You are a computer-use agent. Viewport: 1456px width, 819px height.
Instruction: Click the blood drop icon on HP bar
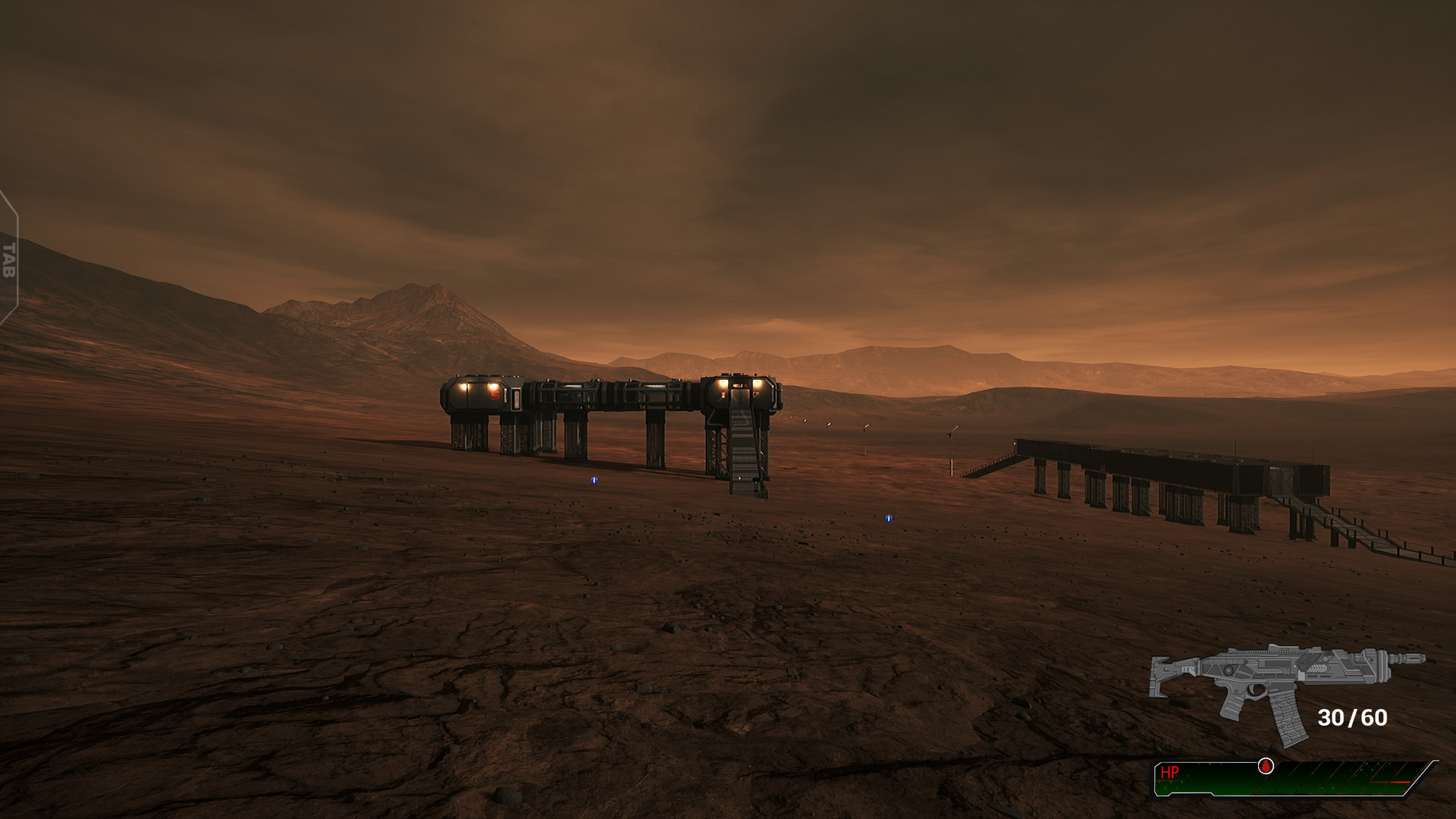(x=1265, y=767)
